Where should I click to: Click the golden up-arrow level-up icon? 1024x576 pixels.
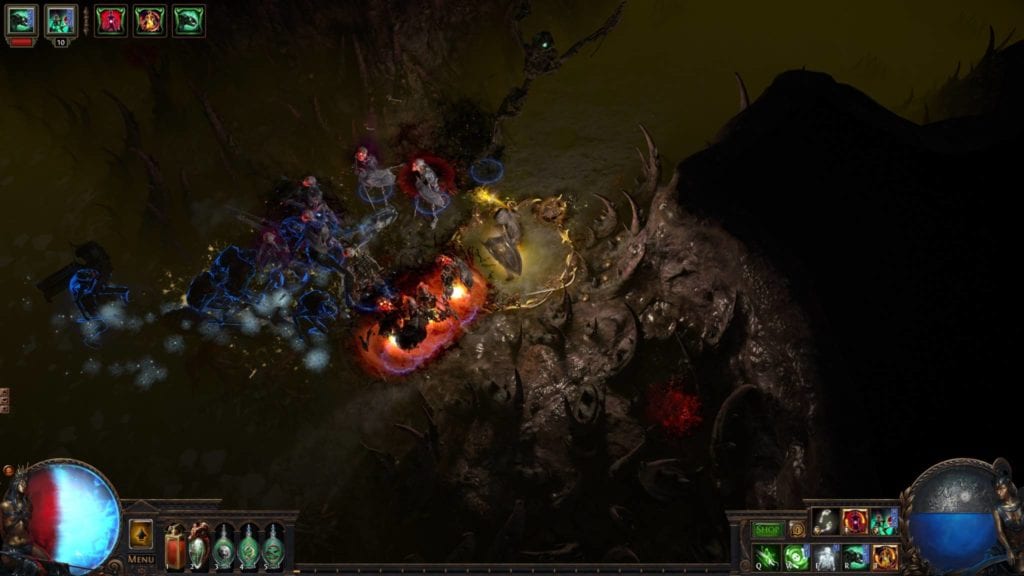tap(141, 533)
